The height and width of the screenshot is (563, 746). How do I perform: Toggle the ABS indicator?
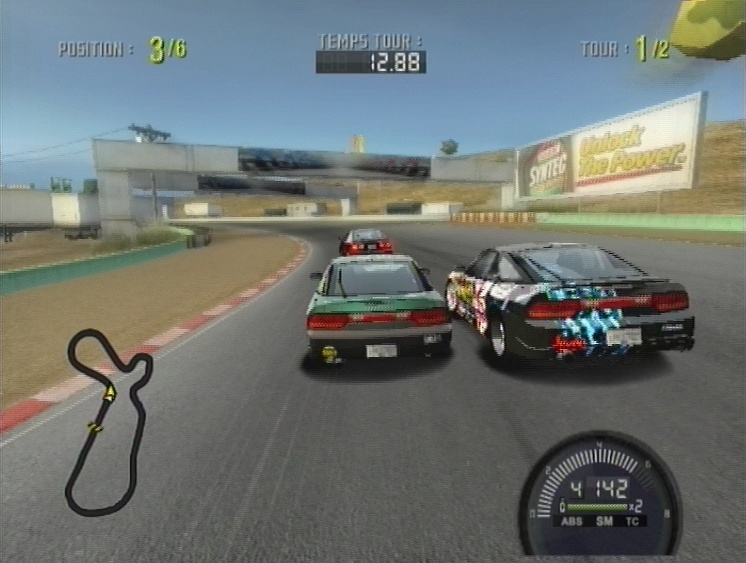573,521
